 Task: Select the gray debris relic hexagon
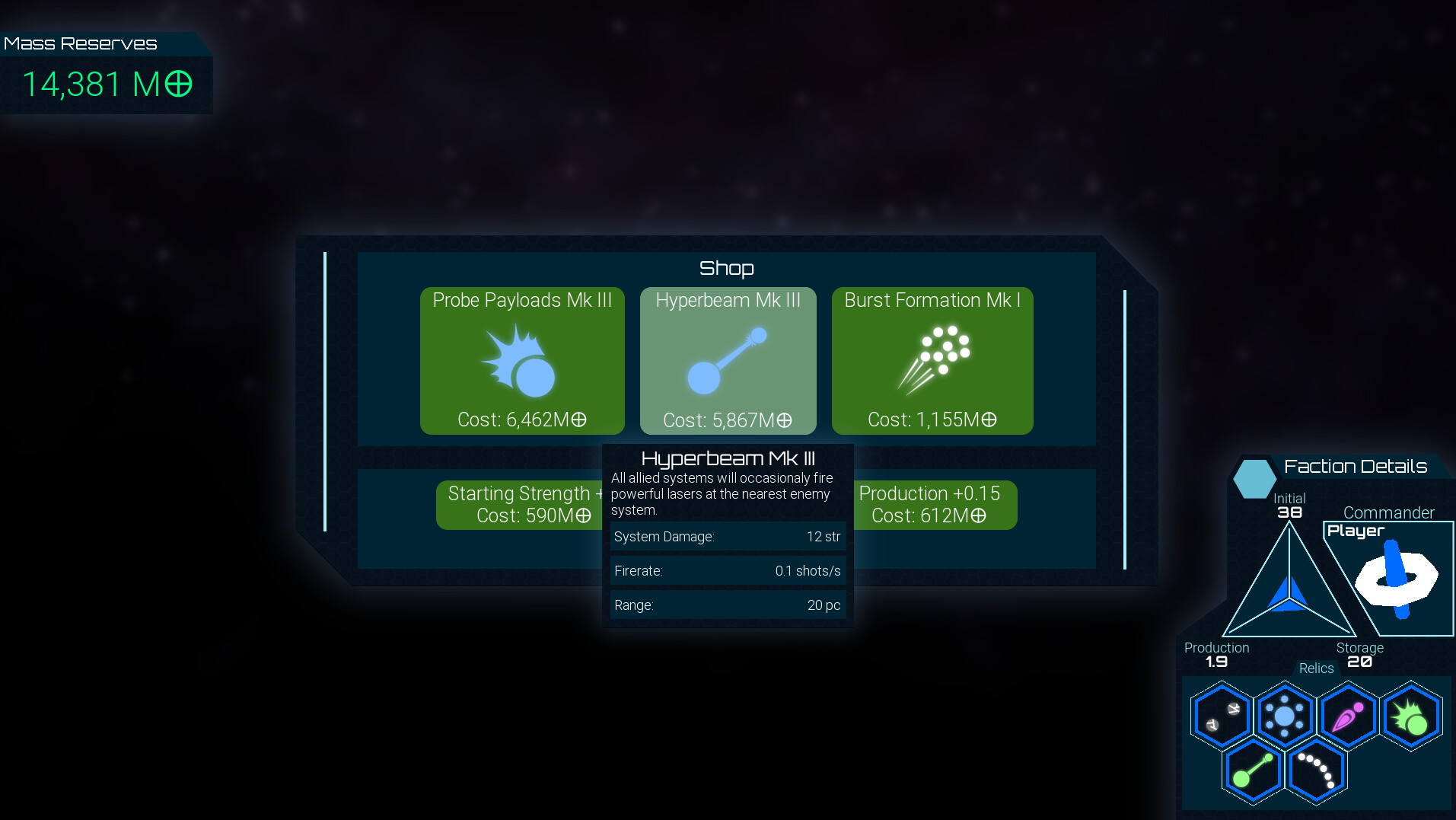click(1222, 714)
